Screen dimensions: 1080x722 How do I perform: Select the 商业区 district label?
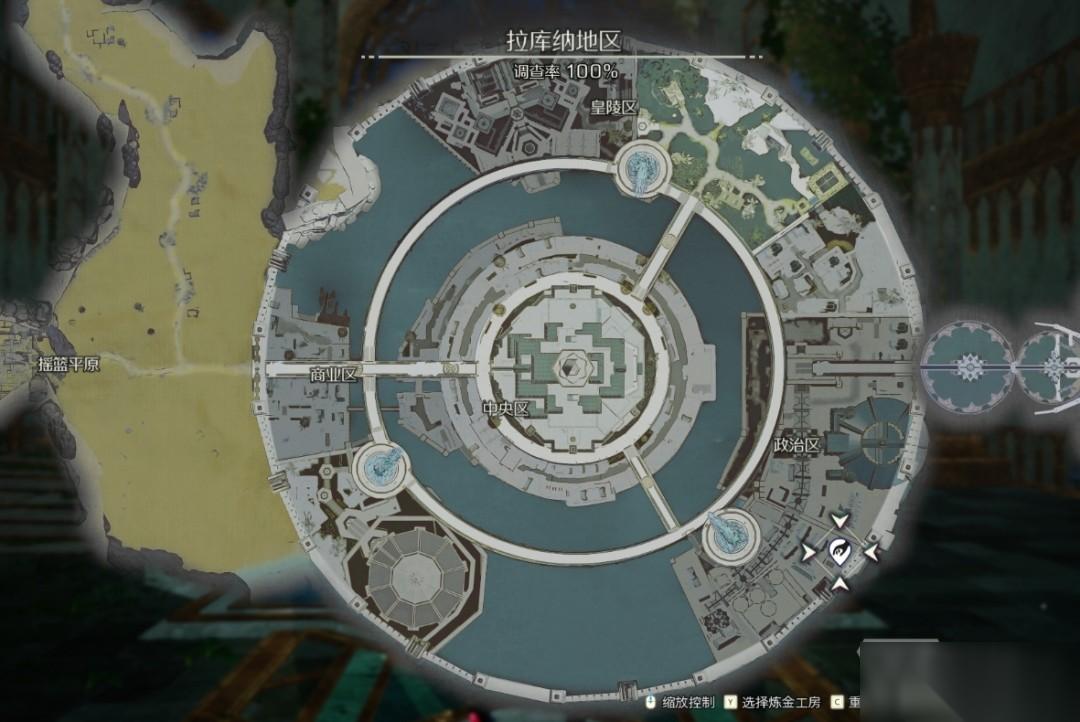point(334,373)
